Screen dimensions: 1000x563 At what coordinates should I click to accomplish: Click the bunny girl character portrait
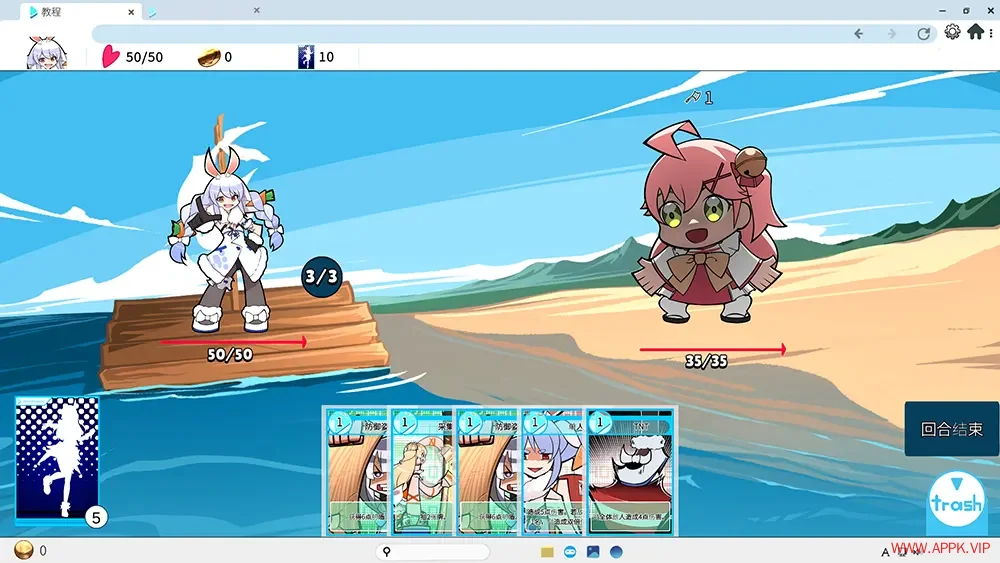[47, 54]
